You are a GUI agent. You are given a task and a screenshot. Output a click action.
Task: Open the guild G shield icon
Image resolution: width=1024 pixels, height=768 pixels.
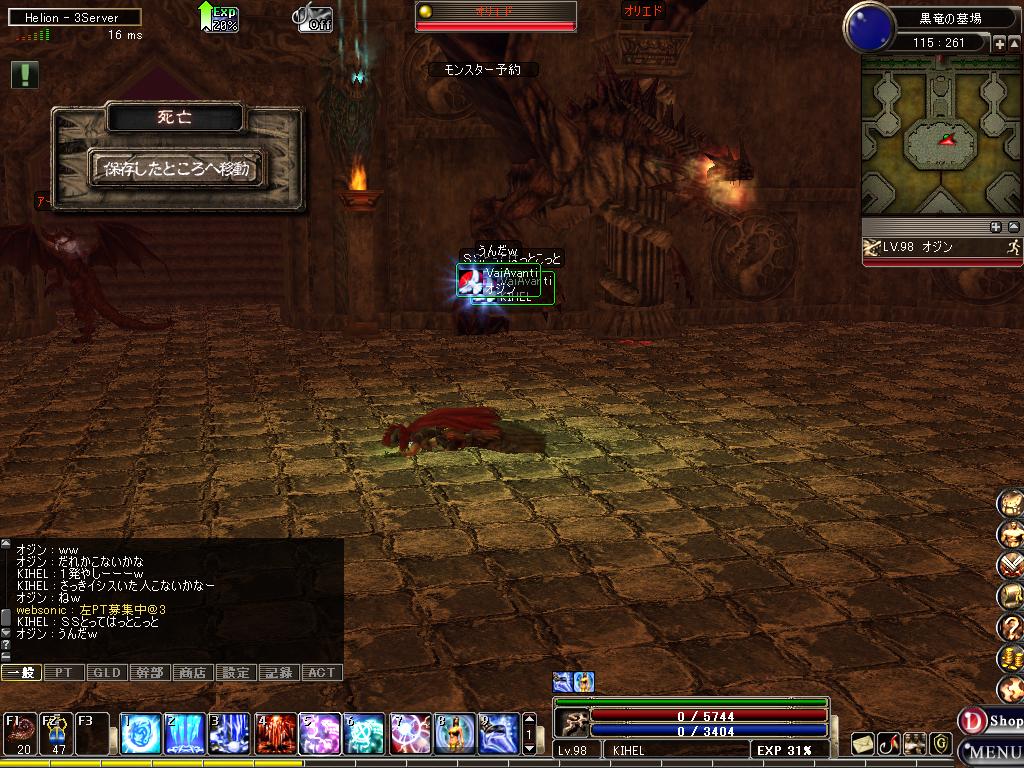tap(940, 744)
